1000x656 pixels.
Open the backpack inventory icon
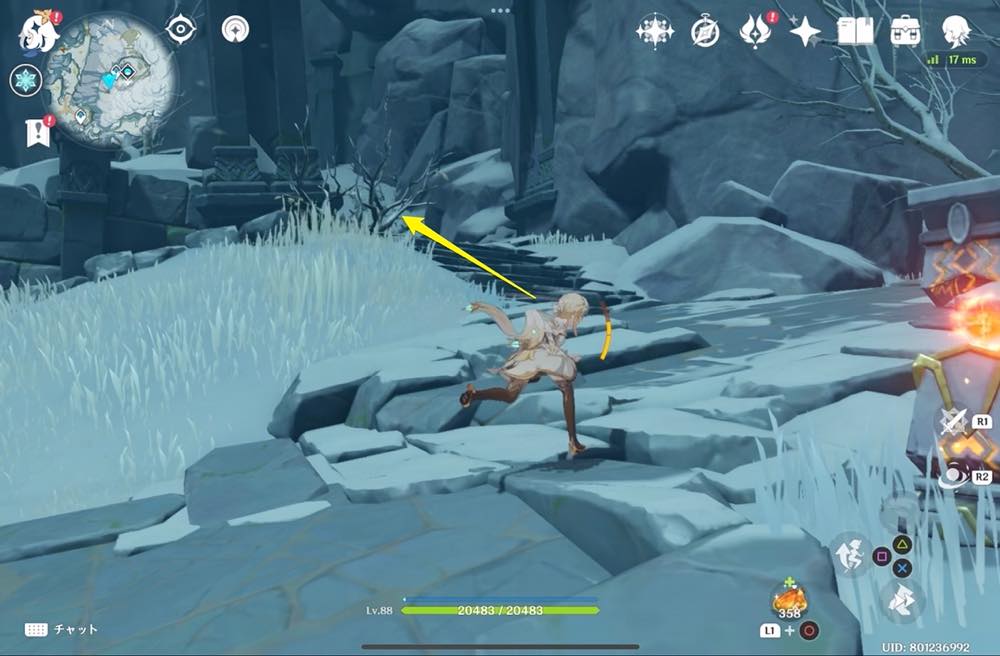point(906,31)
